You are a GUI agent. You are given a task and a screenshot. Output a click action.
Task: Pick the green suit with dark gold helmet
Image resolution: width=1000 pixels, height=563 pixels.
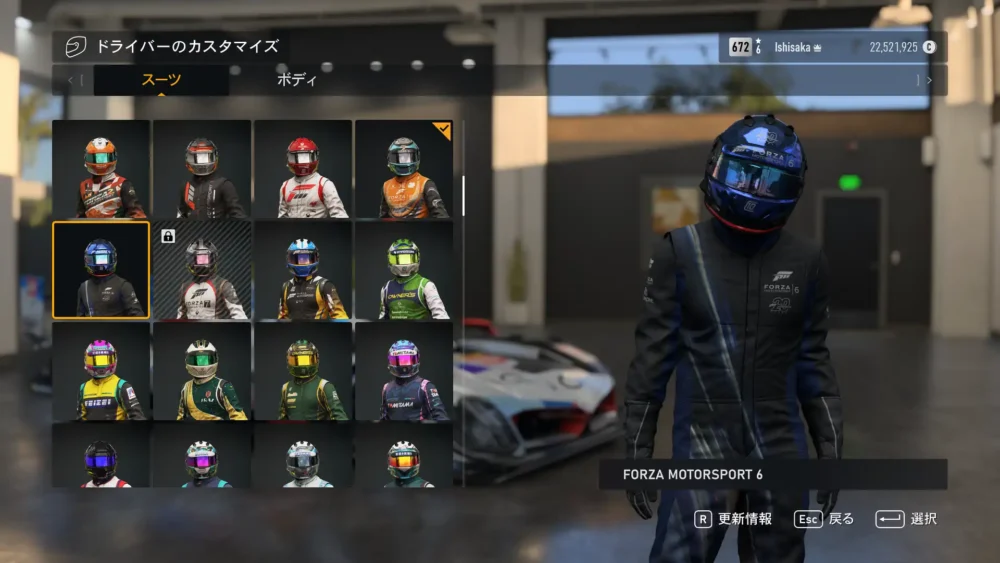[x=303, y=371]
